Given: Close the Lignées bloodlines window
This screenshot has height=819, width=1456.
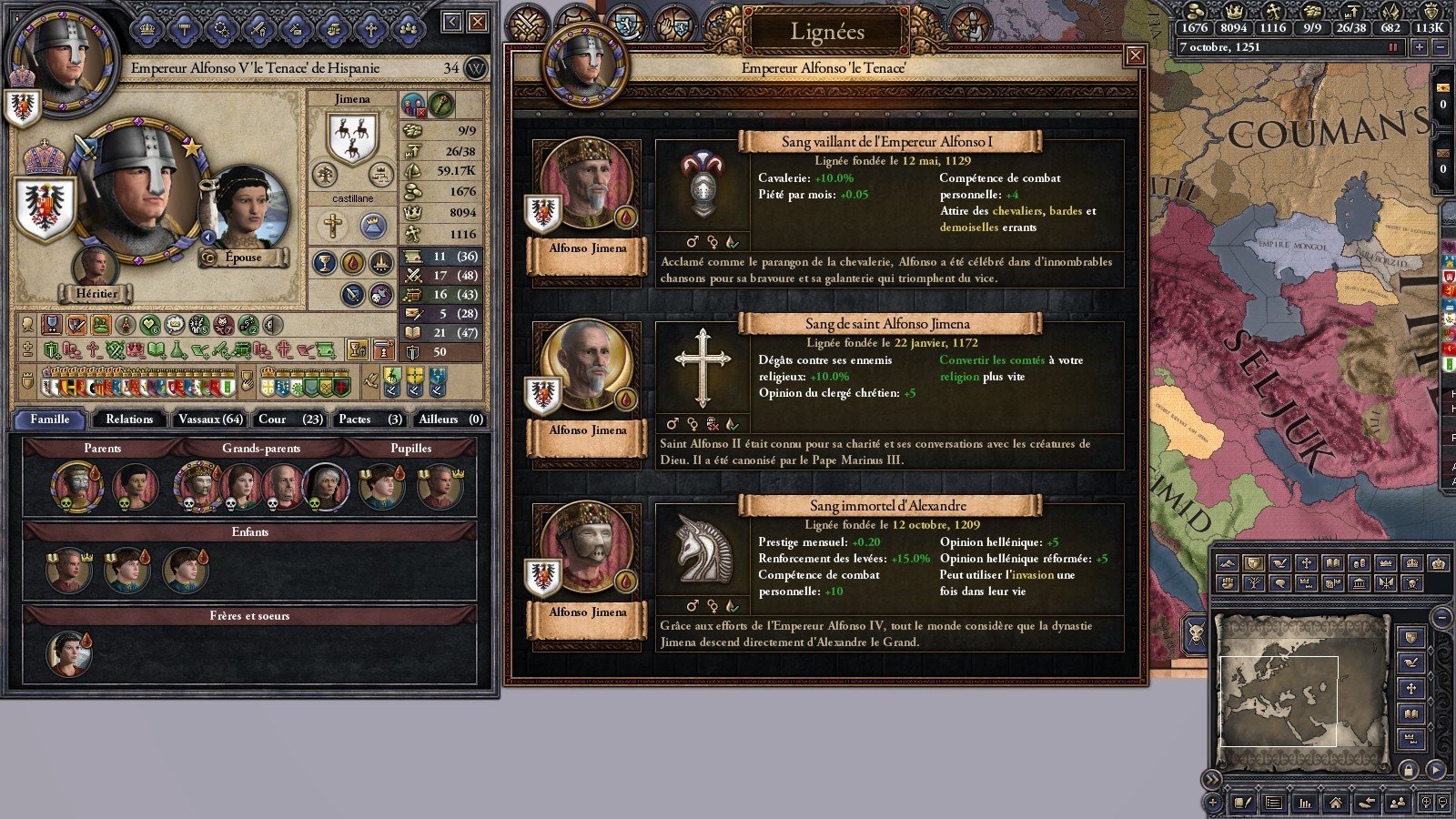Looking at the screenshot, I should click(1135, 56).
